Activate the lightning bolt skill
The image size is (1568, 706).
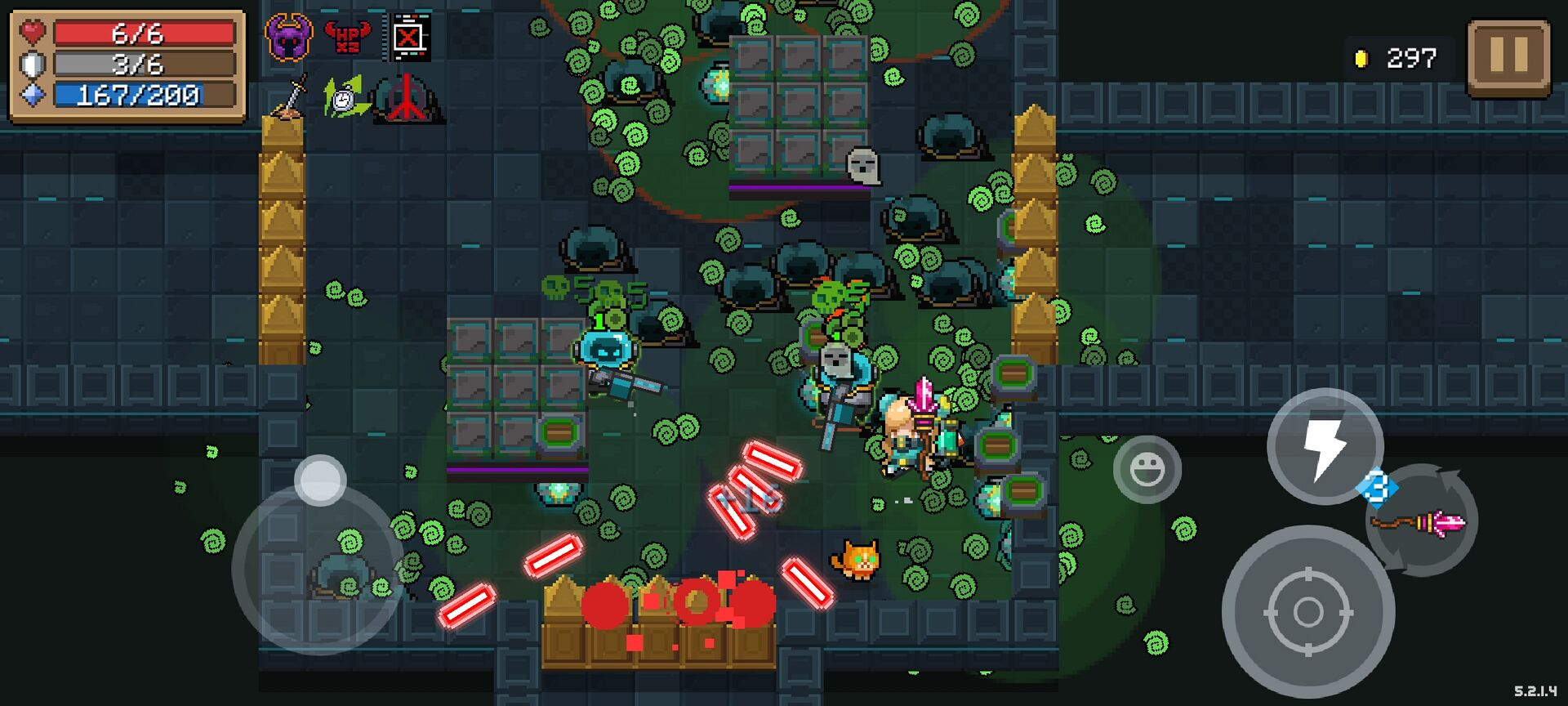[1324, 446]
